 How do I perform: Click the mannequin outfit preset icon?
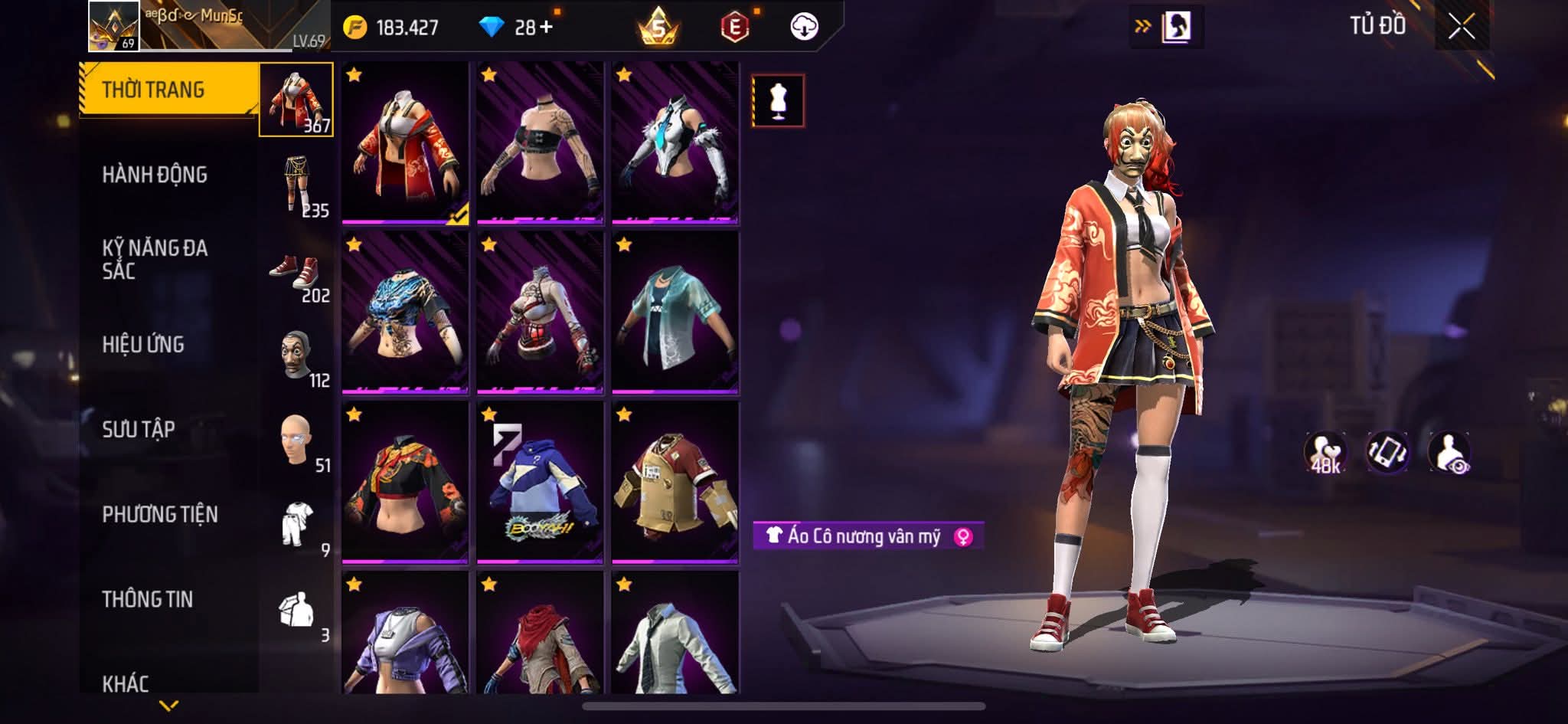(778, 100)
